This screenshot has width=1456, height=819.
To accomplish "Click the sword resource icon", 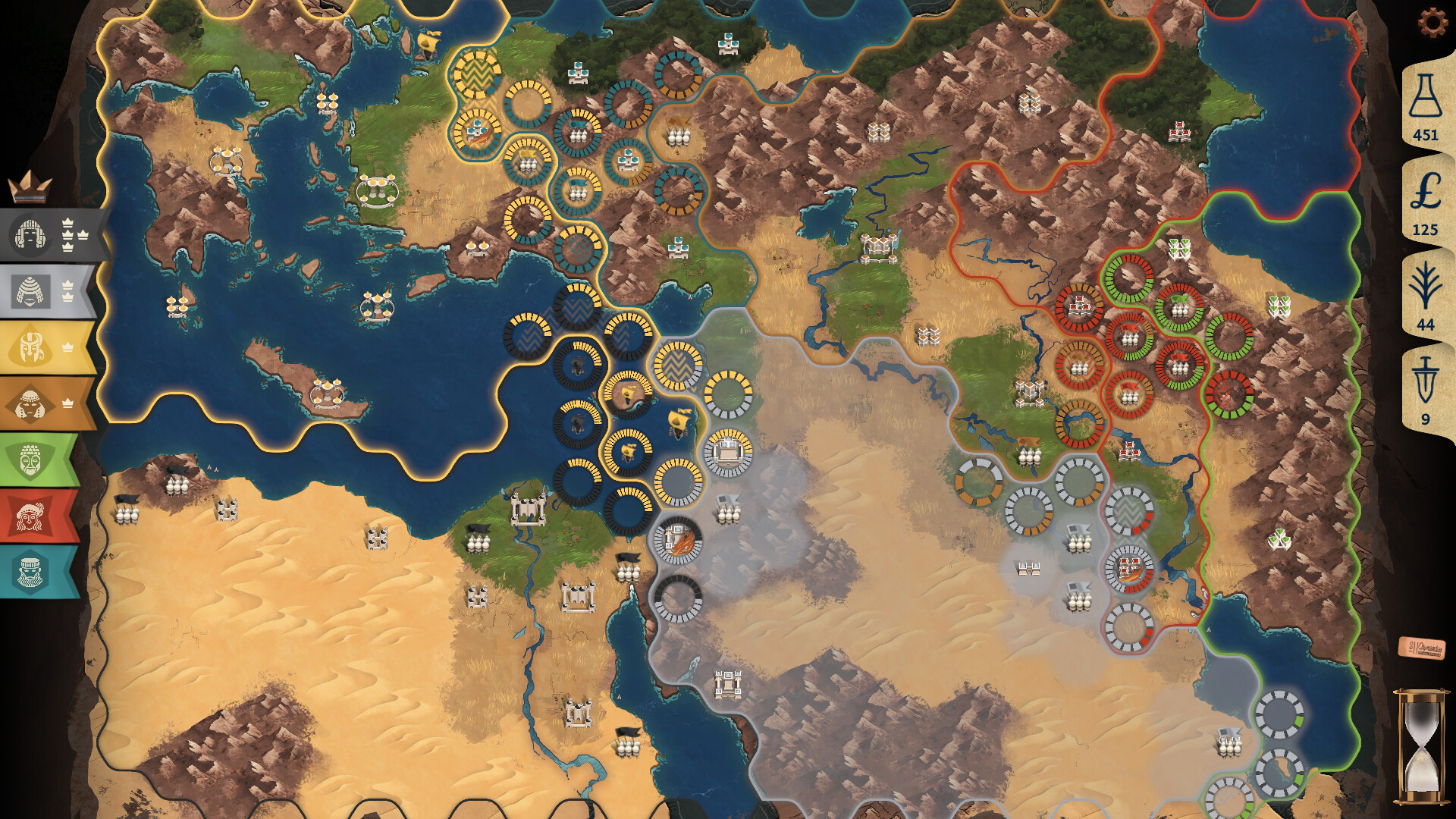I will click(x=1426, y=379).
